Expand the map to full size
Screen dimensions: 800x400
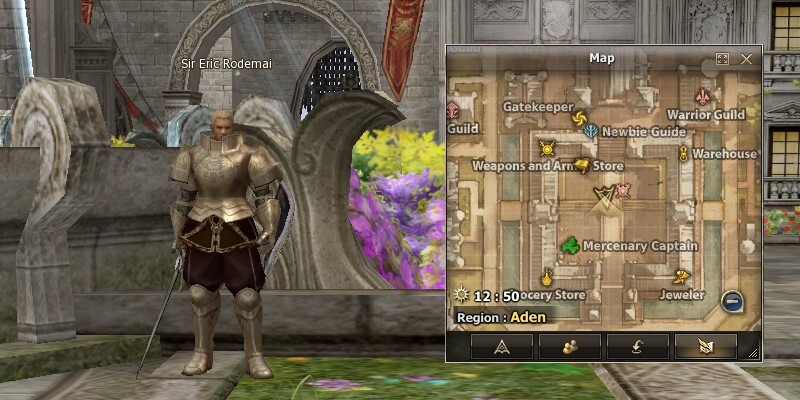click(723, 59)
